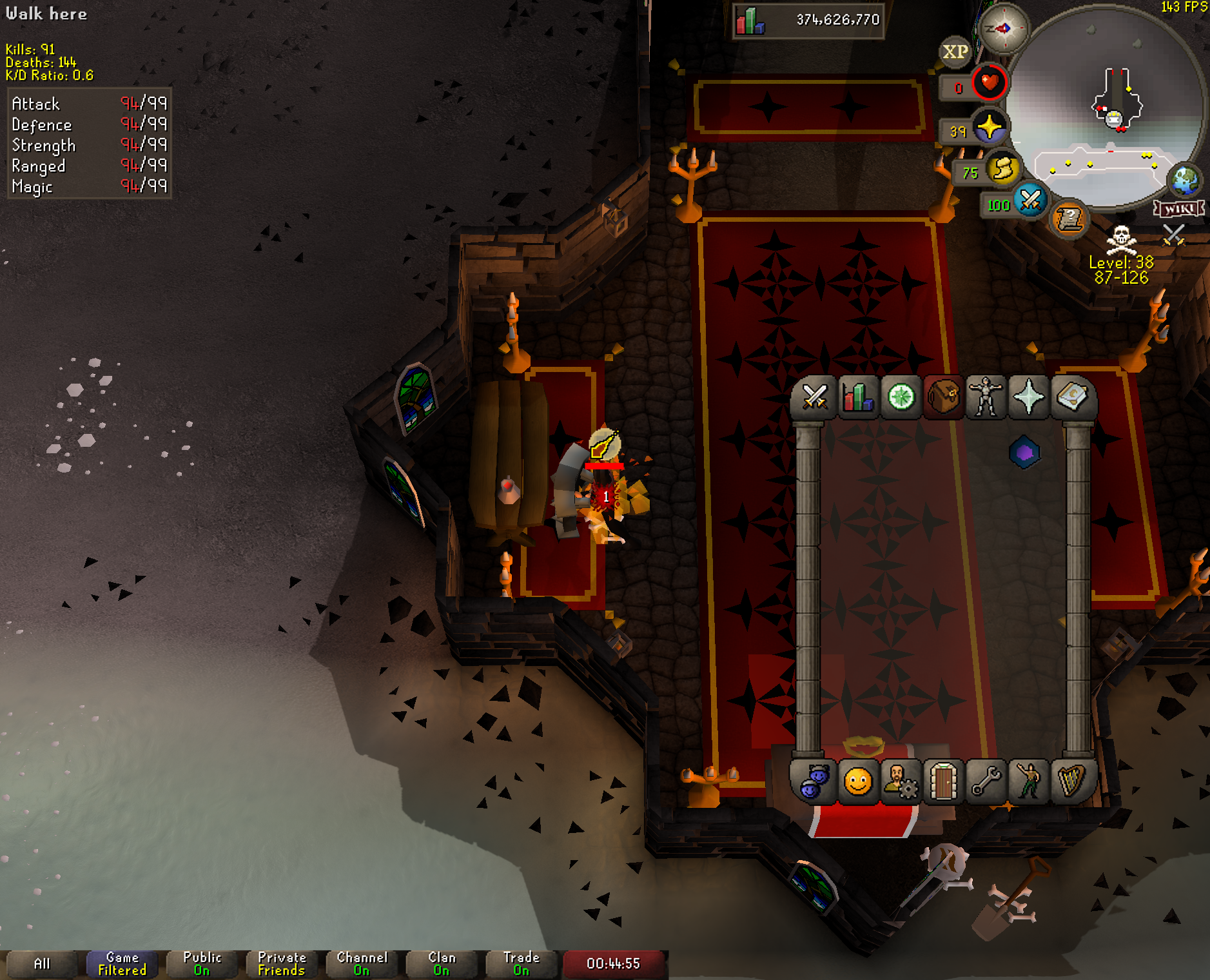Switch to the Spellbook tab

[1071, 397]
